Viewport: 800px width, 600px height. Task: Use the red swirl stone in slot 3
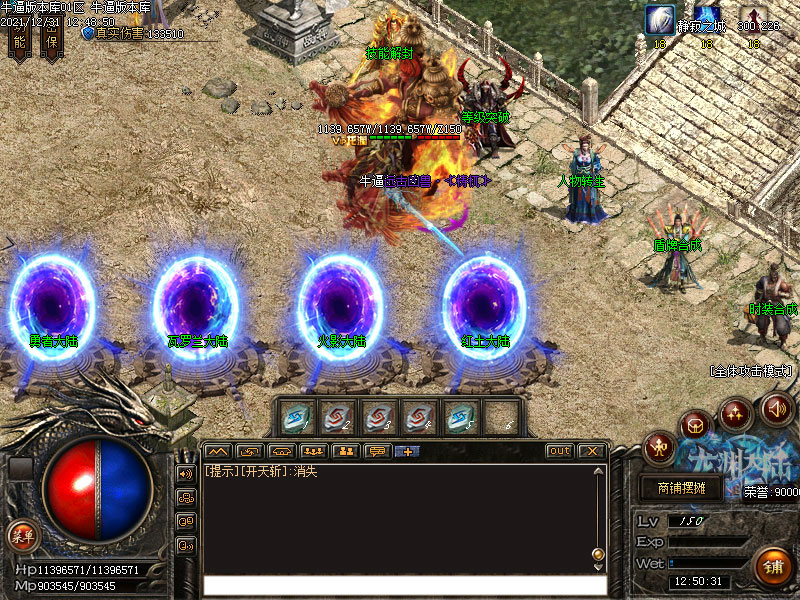click(378, 418)
